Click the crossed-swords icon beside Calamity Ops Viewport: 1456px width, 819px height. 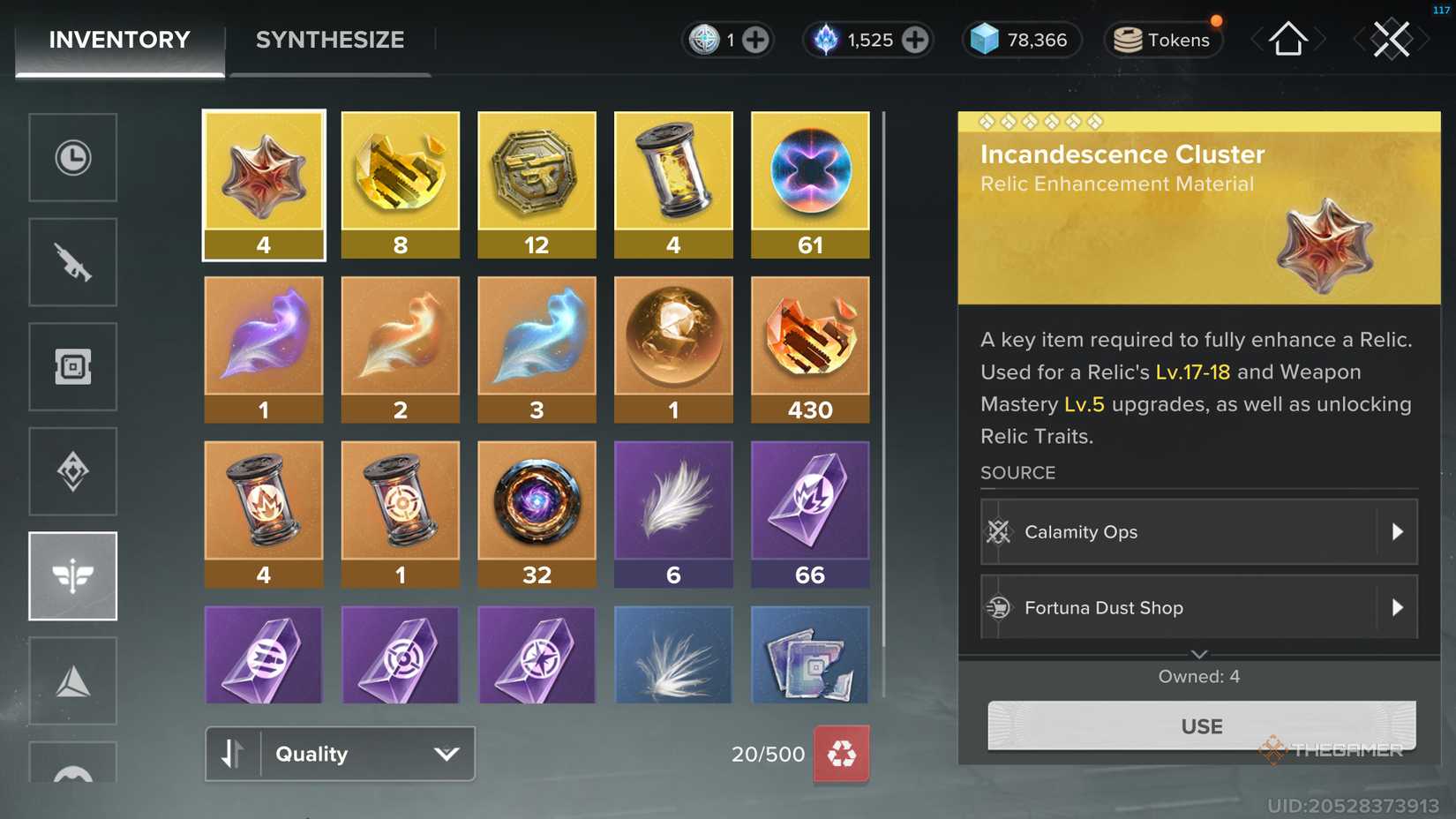coord(1000,531)
